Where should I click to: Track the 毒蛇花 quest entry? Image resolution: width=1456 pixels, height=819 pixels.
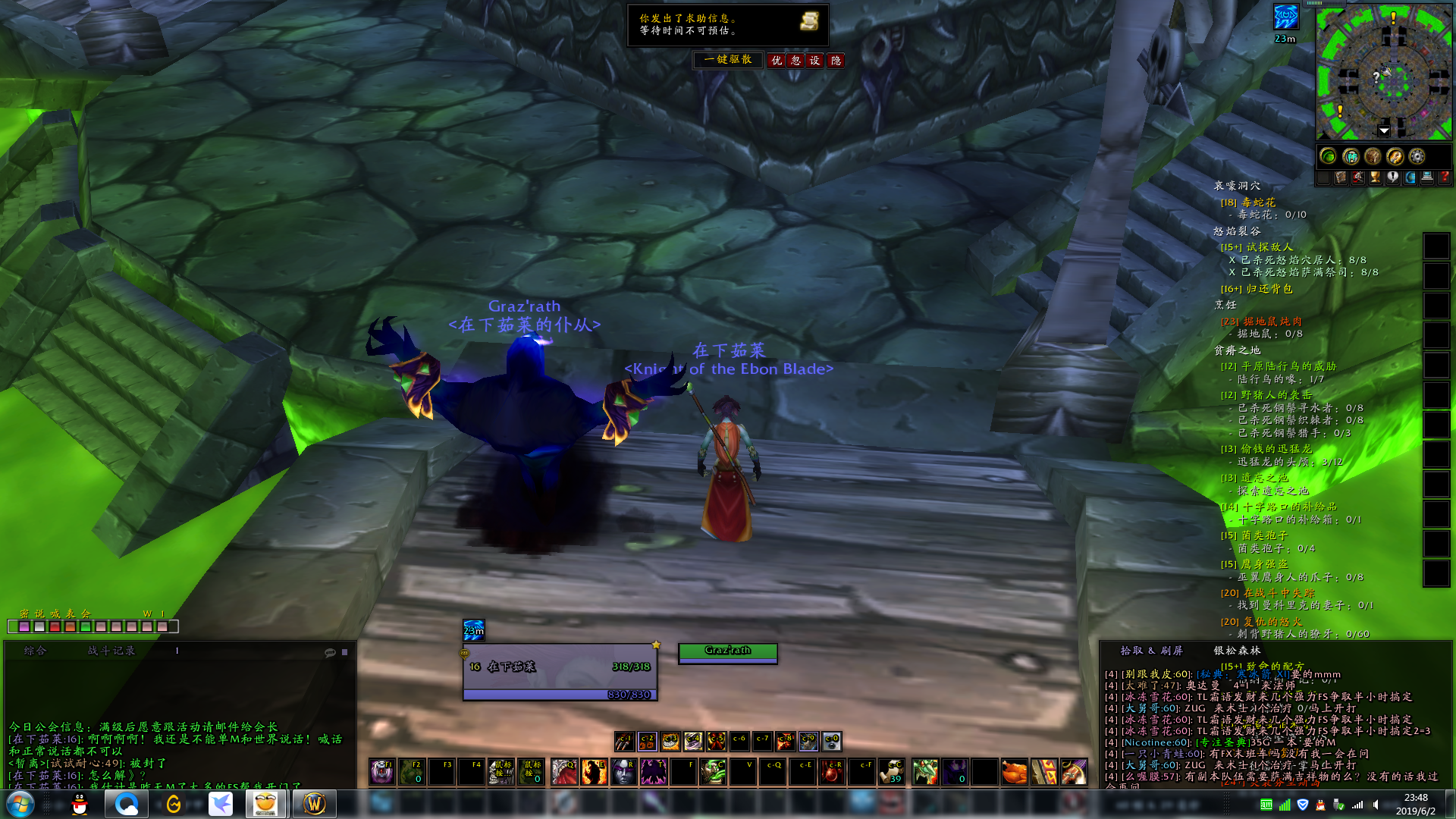tap(1258, 202)
